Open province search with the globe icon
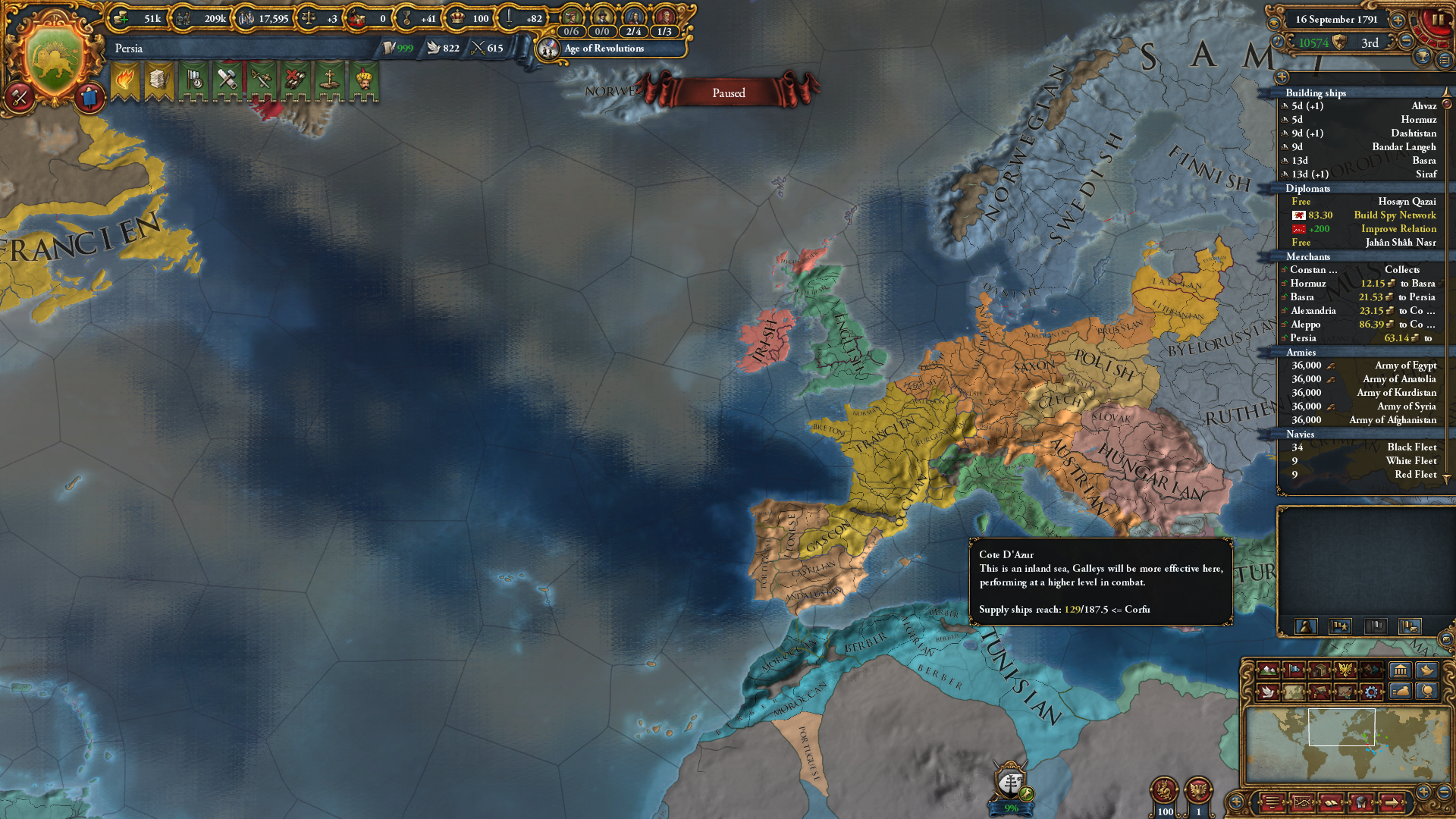The image size is (1456, 819). (1429, 692)
